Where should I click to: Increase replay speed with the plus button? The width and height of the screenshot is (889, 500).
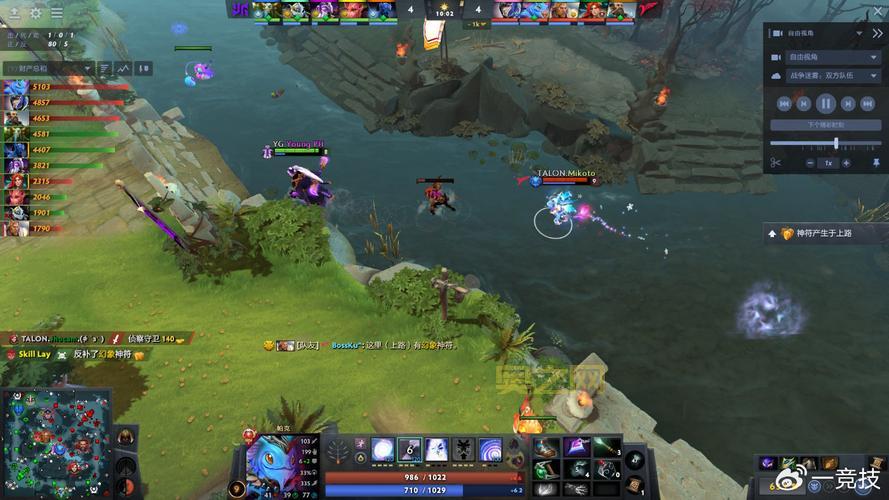point(847,162)
